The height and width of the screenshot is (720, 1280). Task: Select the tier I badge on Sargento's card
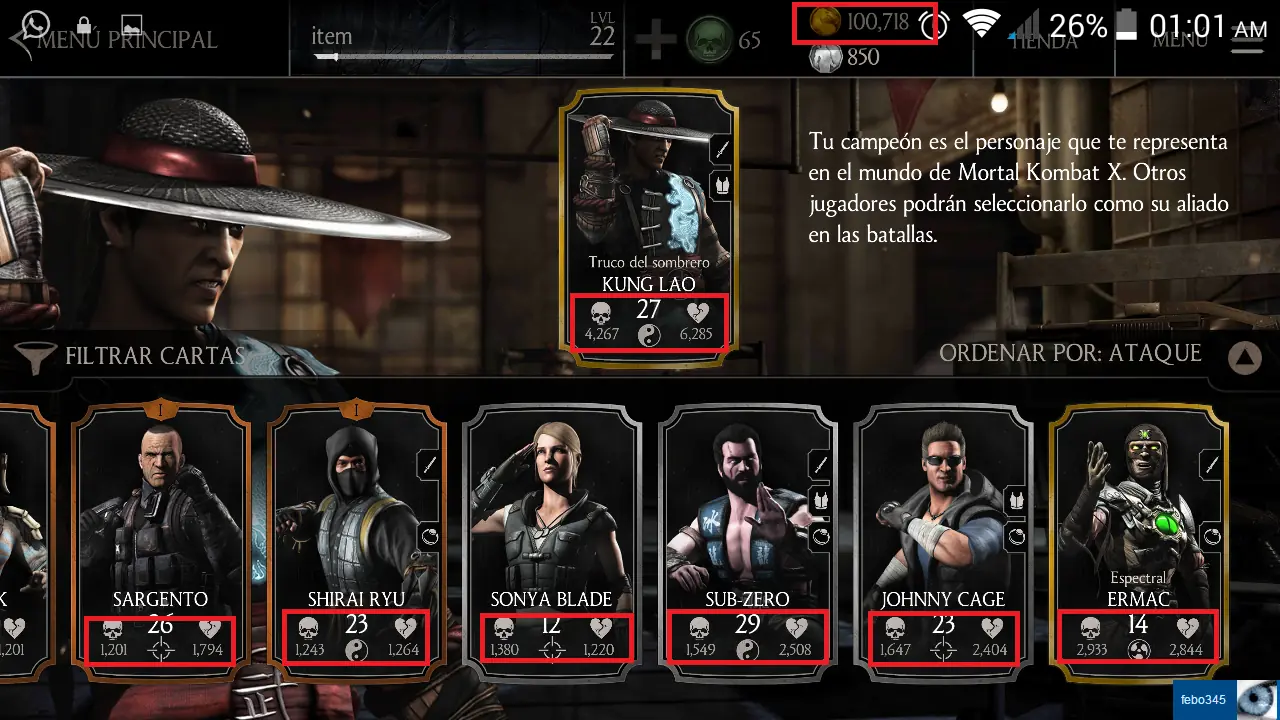160,410
